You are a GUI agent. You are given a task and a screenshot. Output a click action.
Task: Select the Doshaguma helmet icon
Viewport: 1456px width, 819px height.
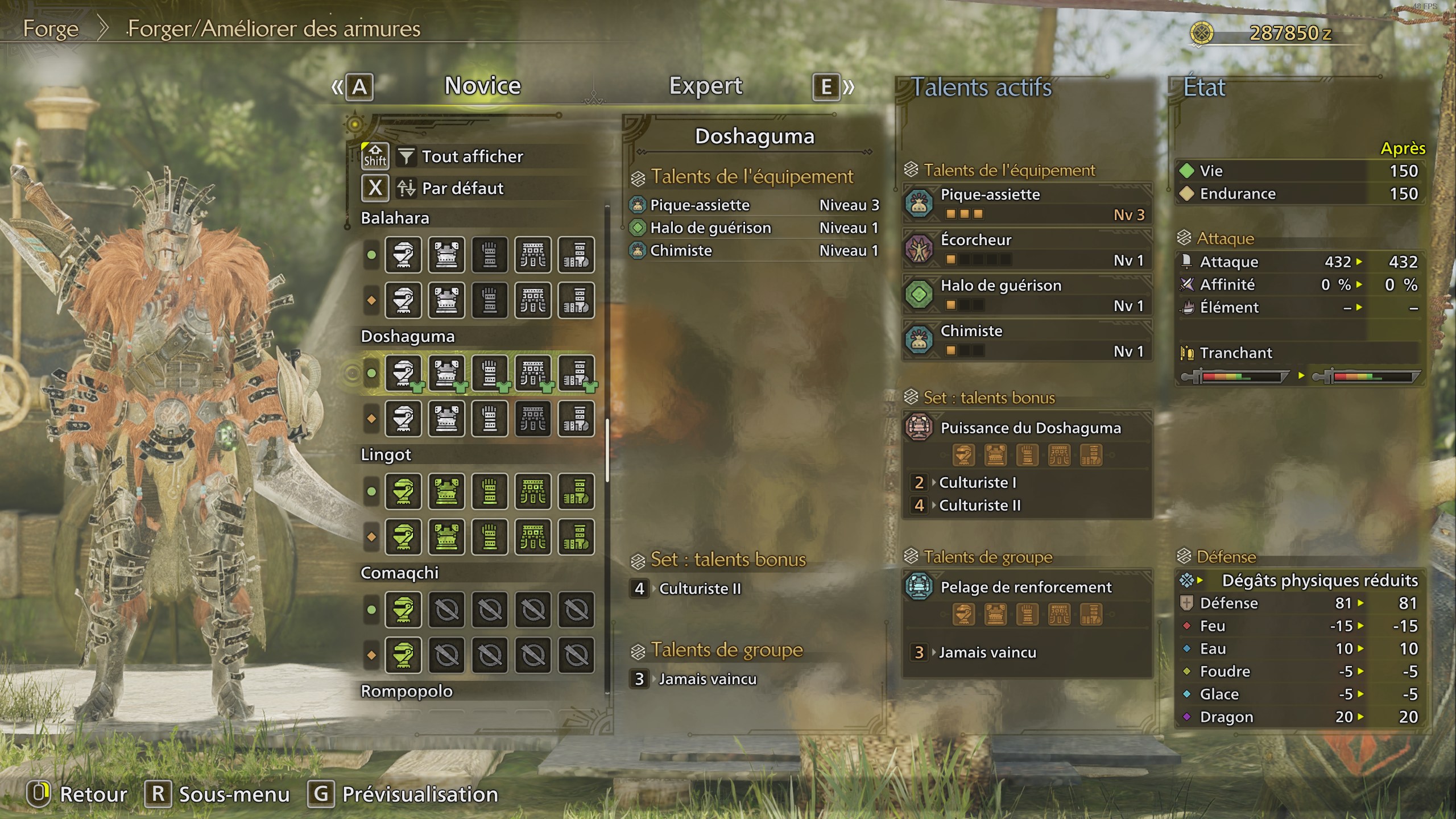(x=403, y=373)
